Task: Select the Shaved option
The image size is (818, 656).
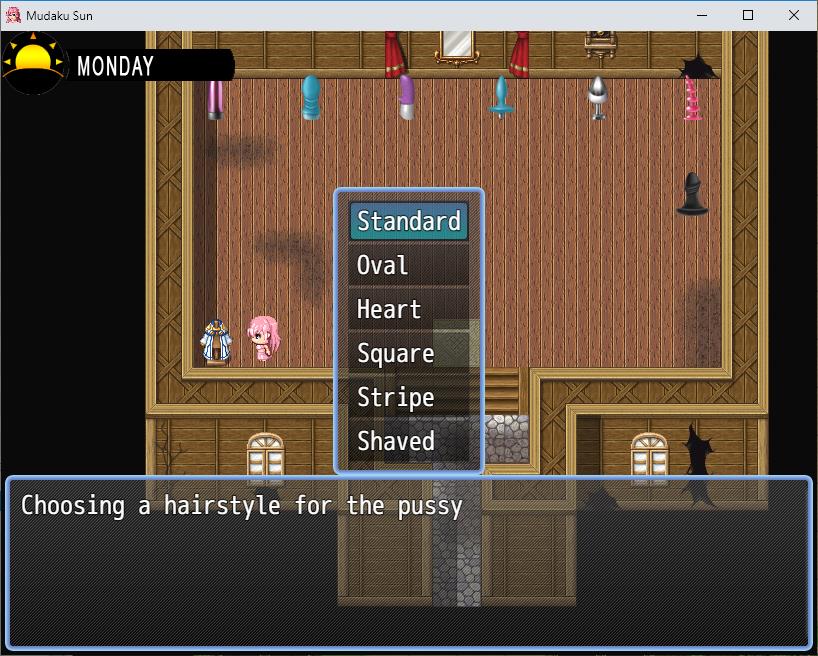Action: [x=408, y=441]
